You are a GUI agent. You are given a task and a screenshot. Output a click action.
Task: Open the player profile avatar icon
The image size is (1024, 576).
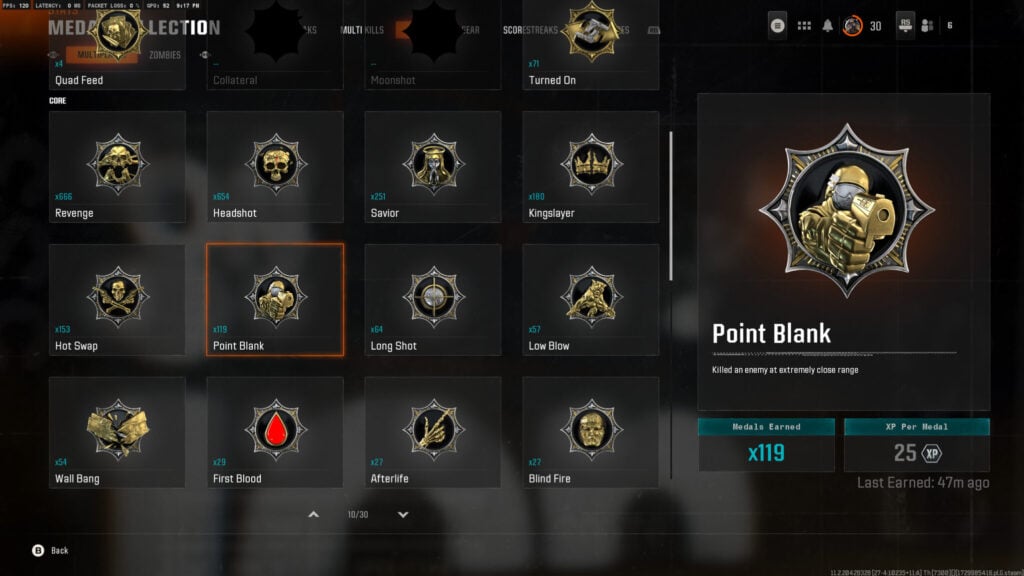point(852,26)
